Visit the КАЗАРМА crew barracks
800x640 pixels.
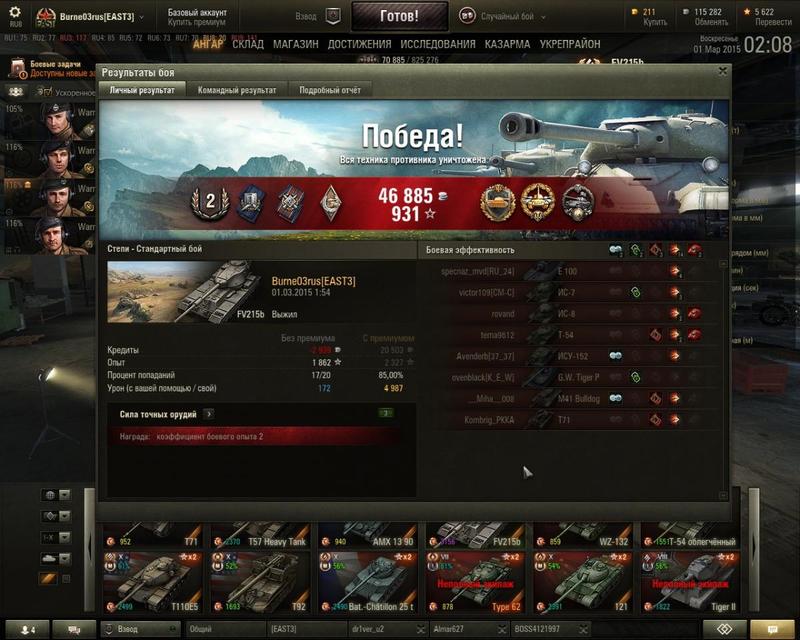point(507,45)
